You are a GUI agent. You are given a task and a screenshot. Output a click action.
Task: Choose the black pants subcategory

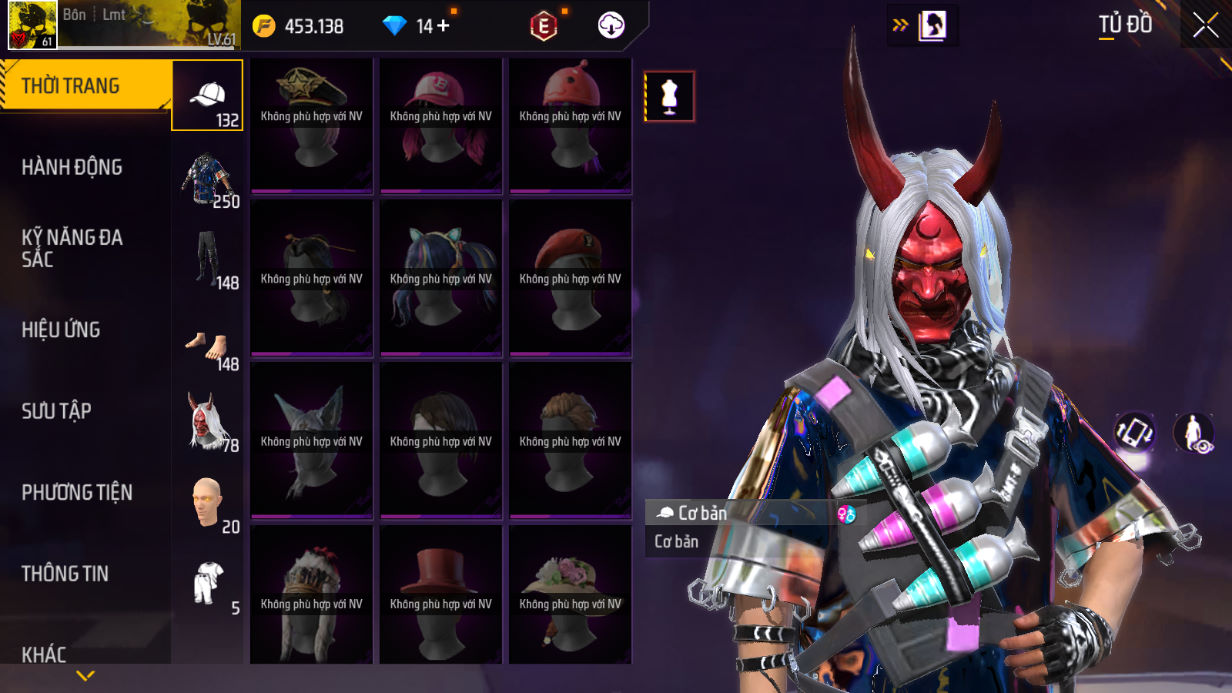point(208,259)
